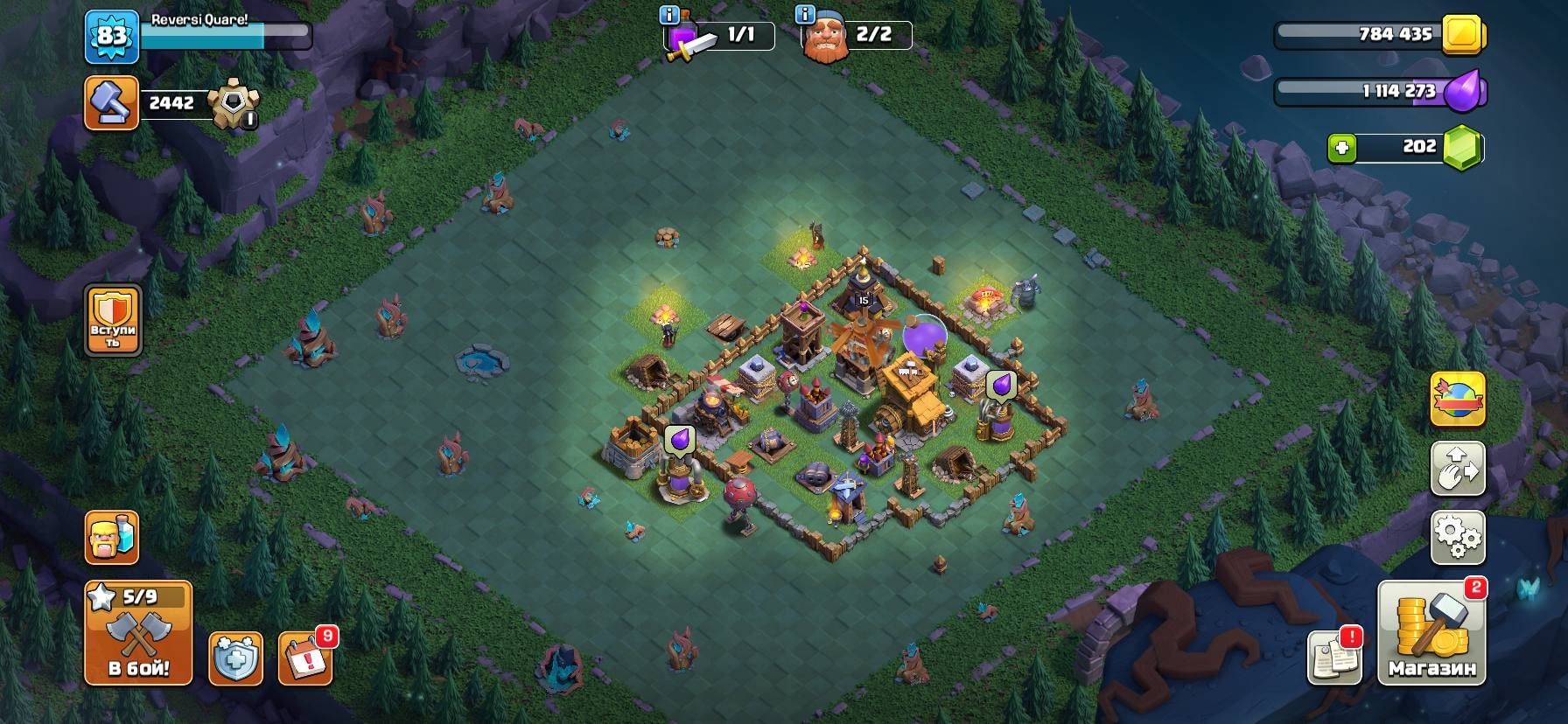Open the Магазин shop
Viewport: 1568px width, 724px height.
click(1431, 633)
